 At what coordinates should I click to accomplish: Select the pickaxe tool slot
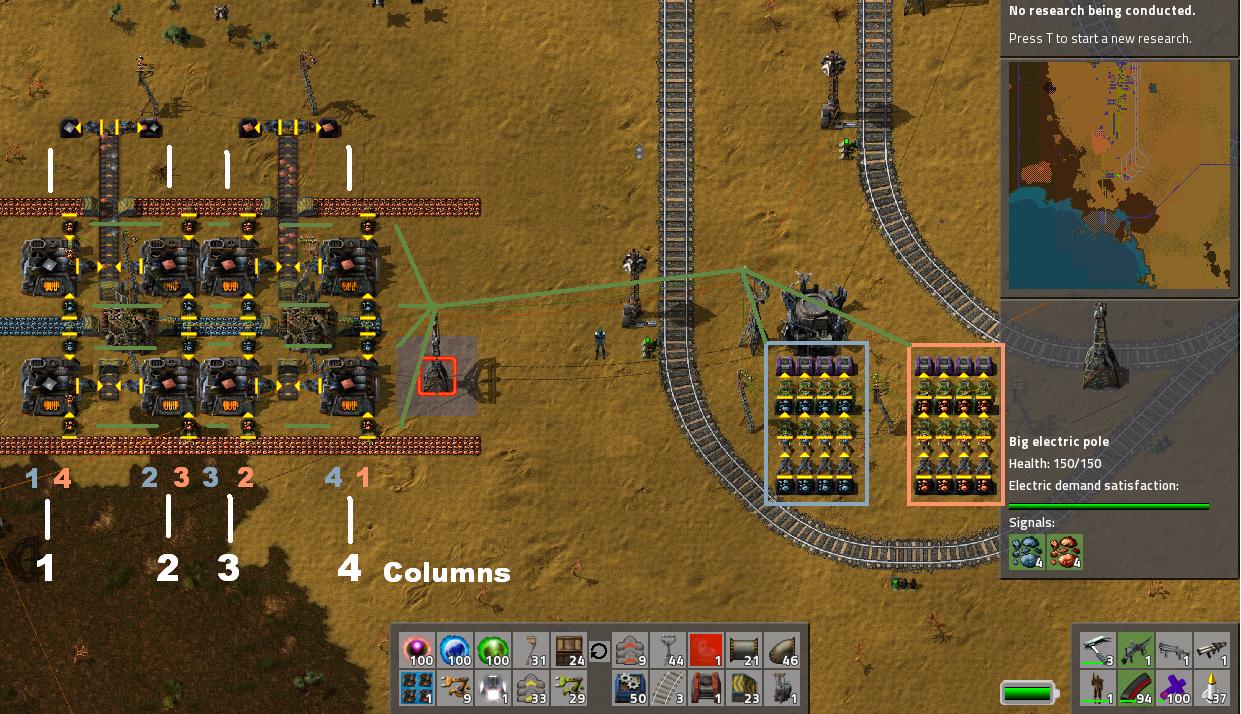click(1098, 651)
